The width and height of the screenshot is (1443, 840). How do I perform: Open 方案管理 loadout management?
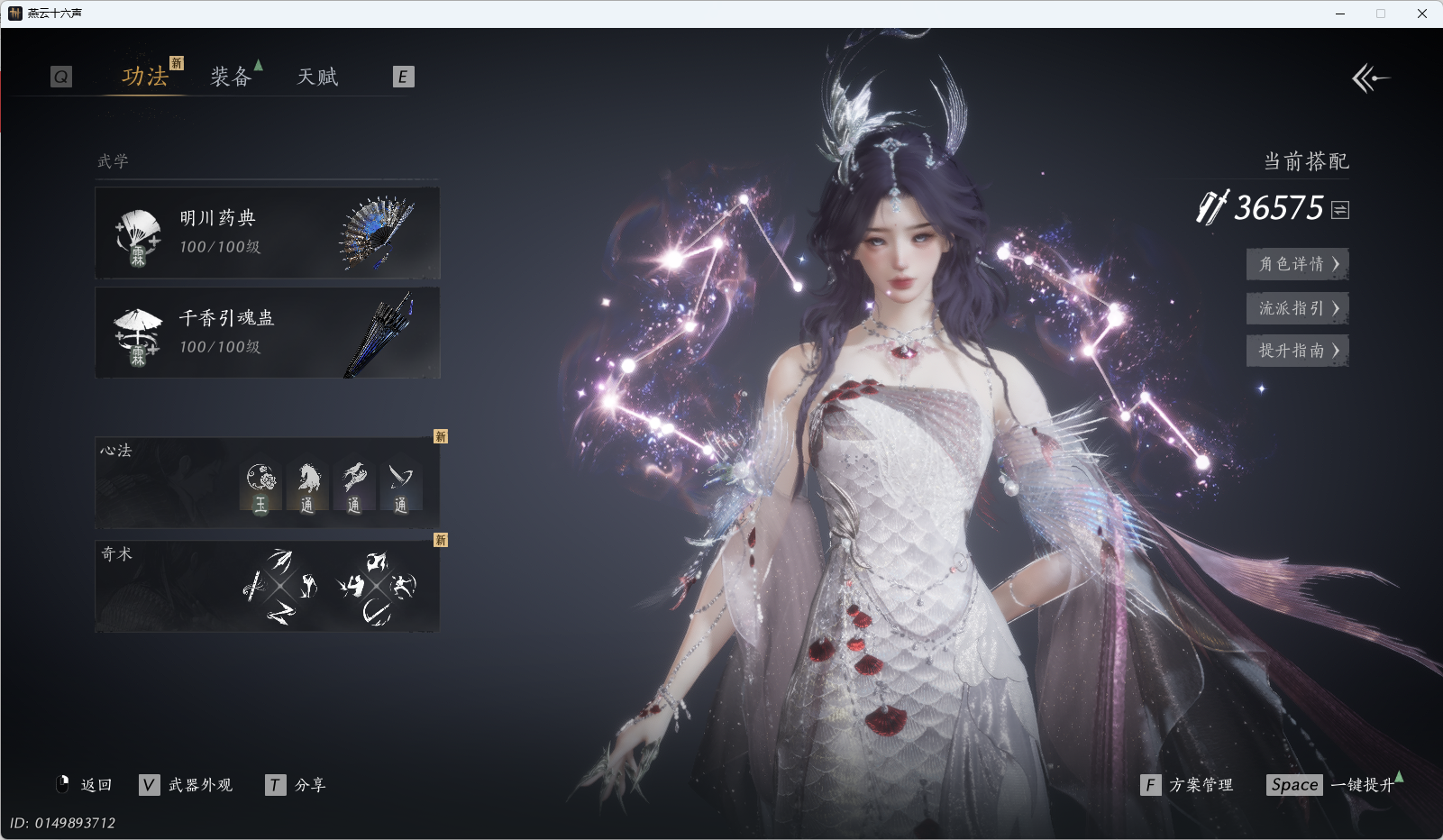[x=1188, y=785]
